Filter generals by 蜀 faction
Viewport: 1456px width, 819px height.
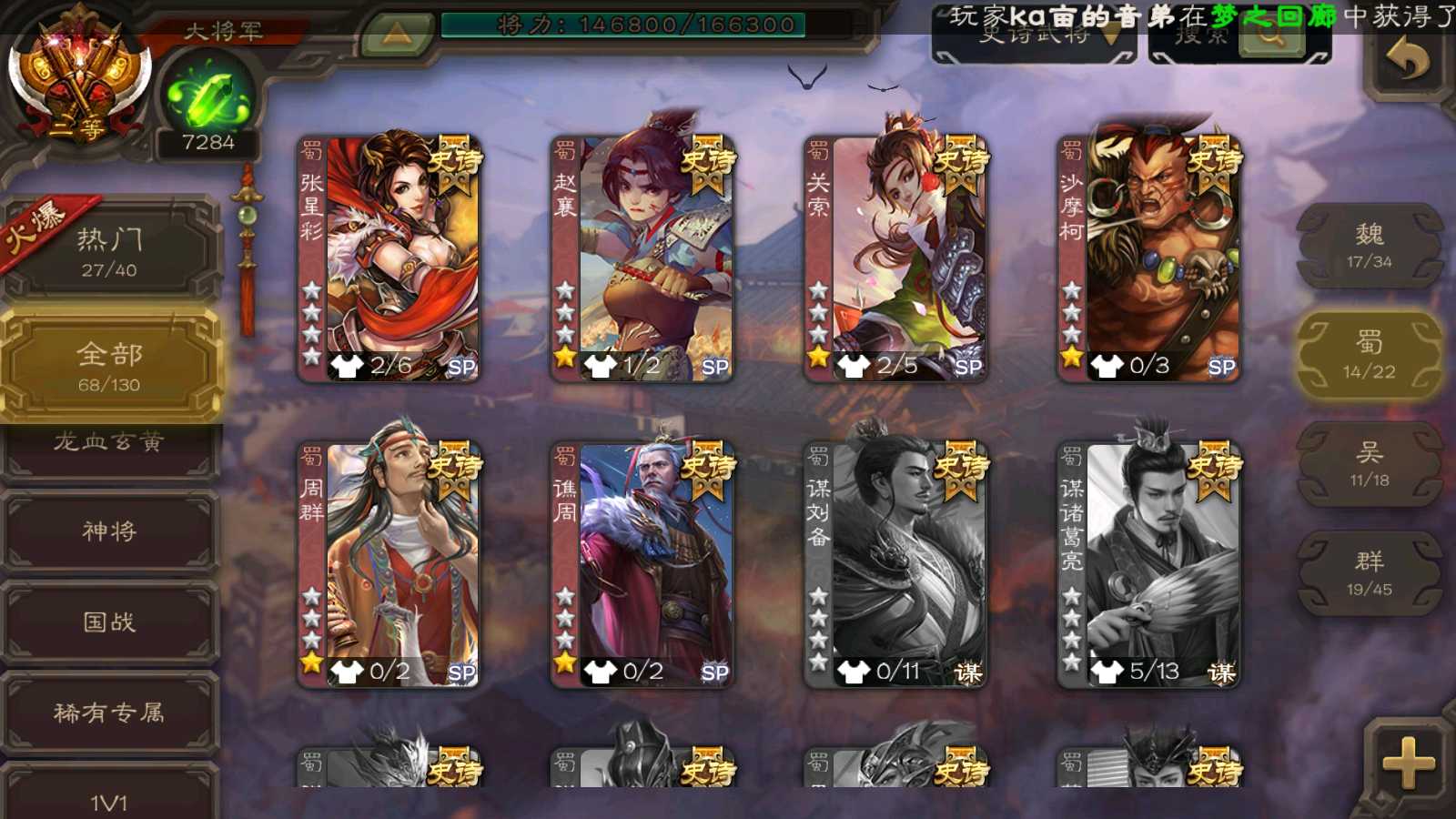[1370, 355]
